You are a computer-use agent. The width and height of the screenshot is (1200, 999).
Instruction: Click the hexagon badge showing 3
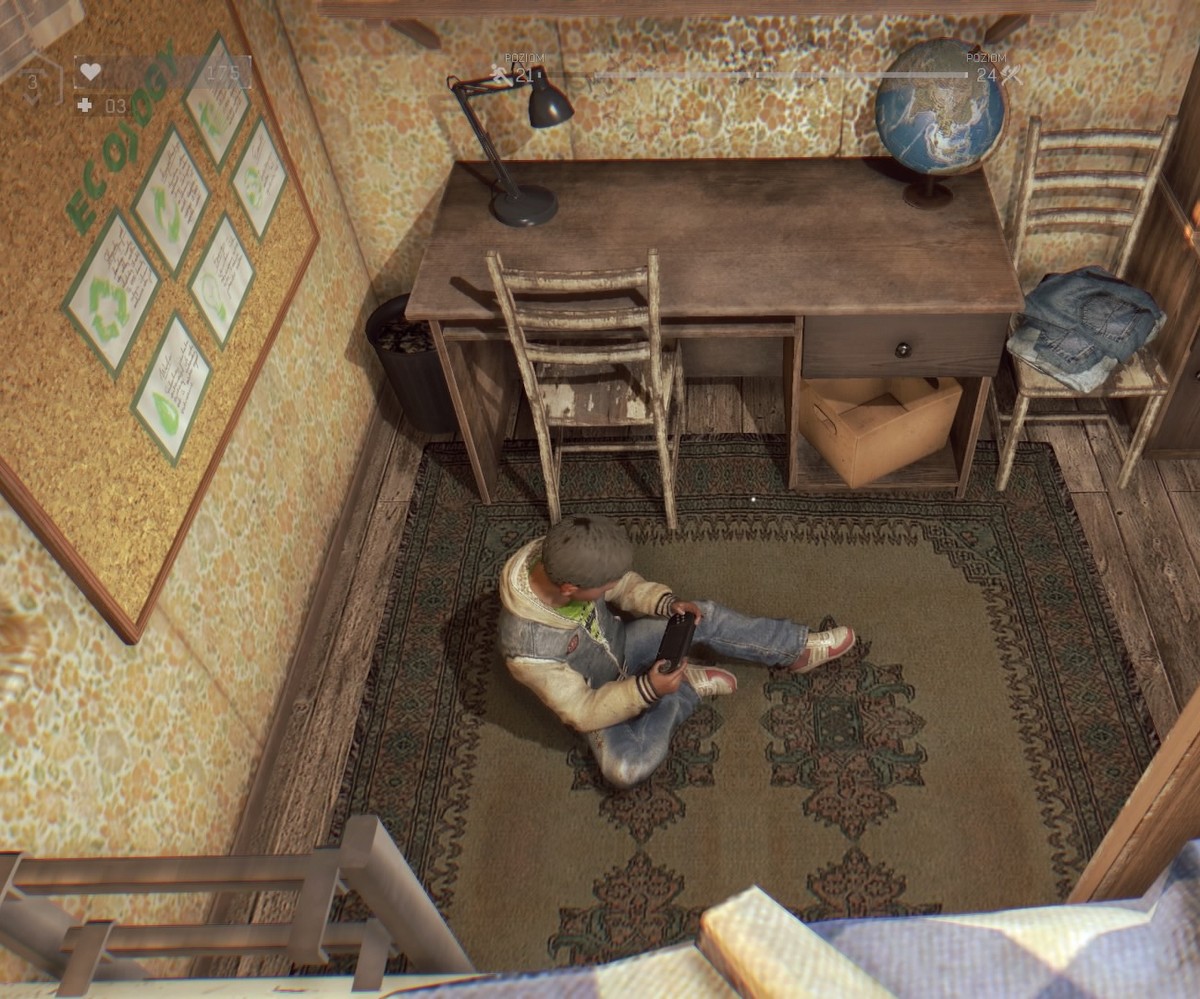pos(34,84)
